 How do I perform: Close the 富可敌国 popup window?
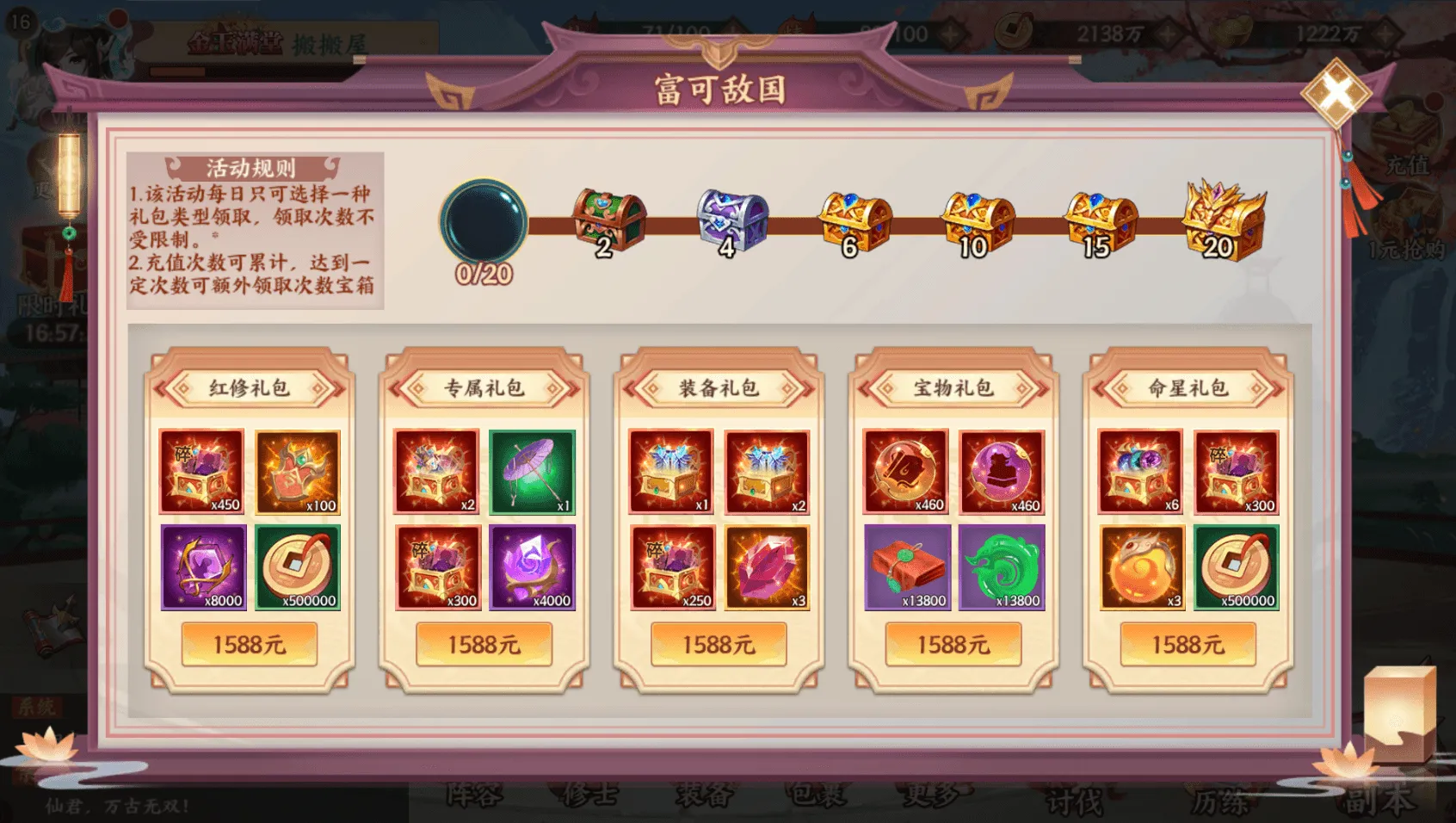click(x=1336, y=93)
